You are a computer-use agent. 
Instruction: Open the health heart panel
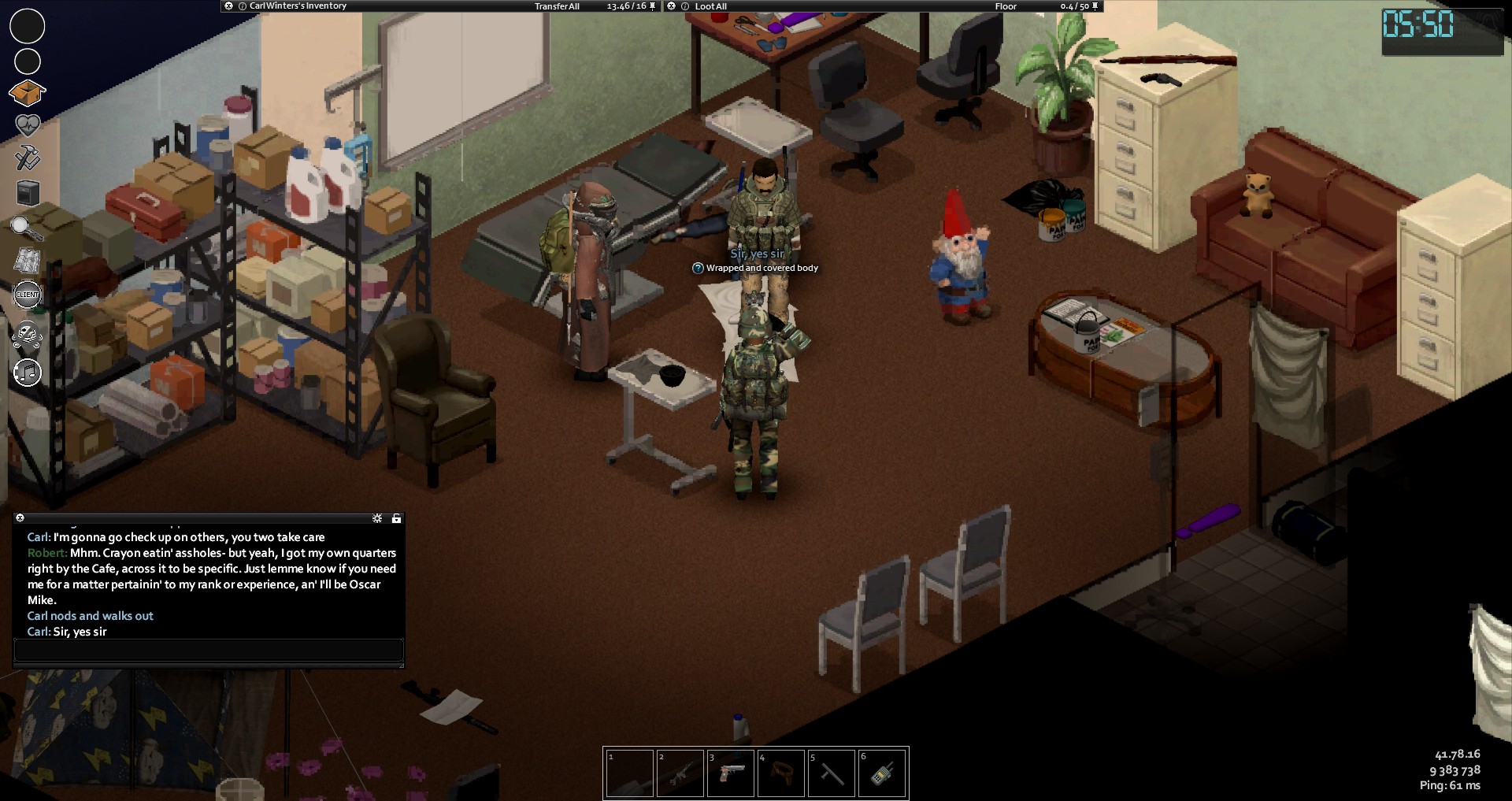tap(28, 125)
